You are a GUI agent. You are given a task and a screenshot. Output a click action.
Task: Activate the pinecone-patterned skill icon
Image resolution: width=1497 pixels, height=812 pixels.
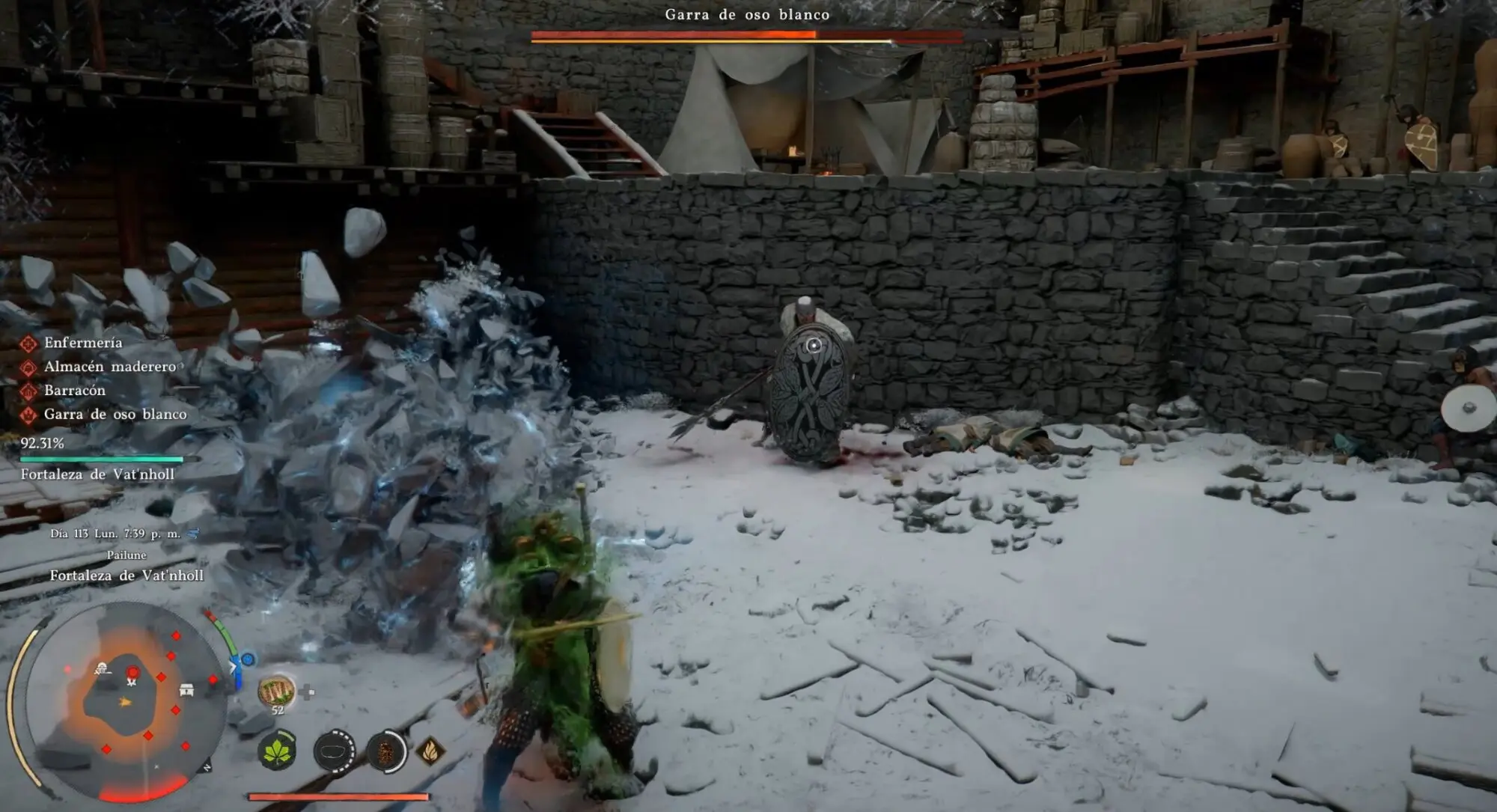click(385, 751)
